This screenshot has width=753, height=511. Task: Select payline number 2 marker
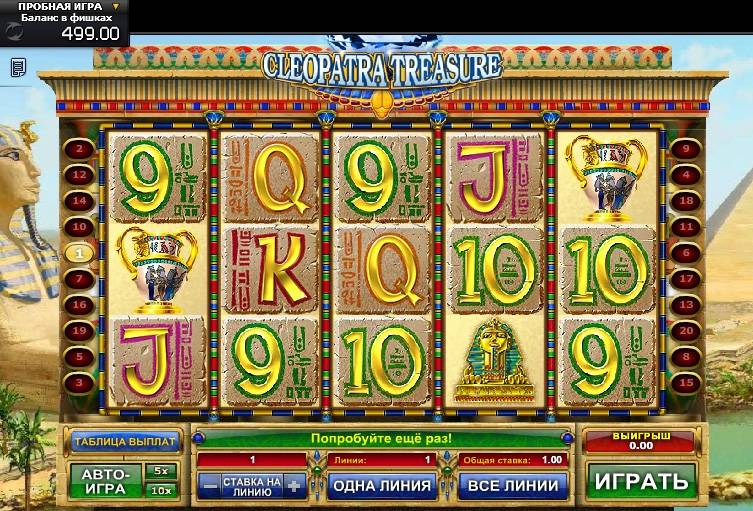tap(77, 150)
